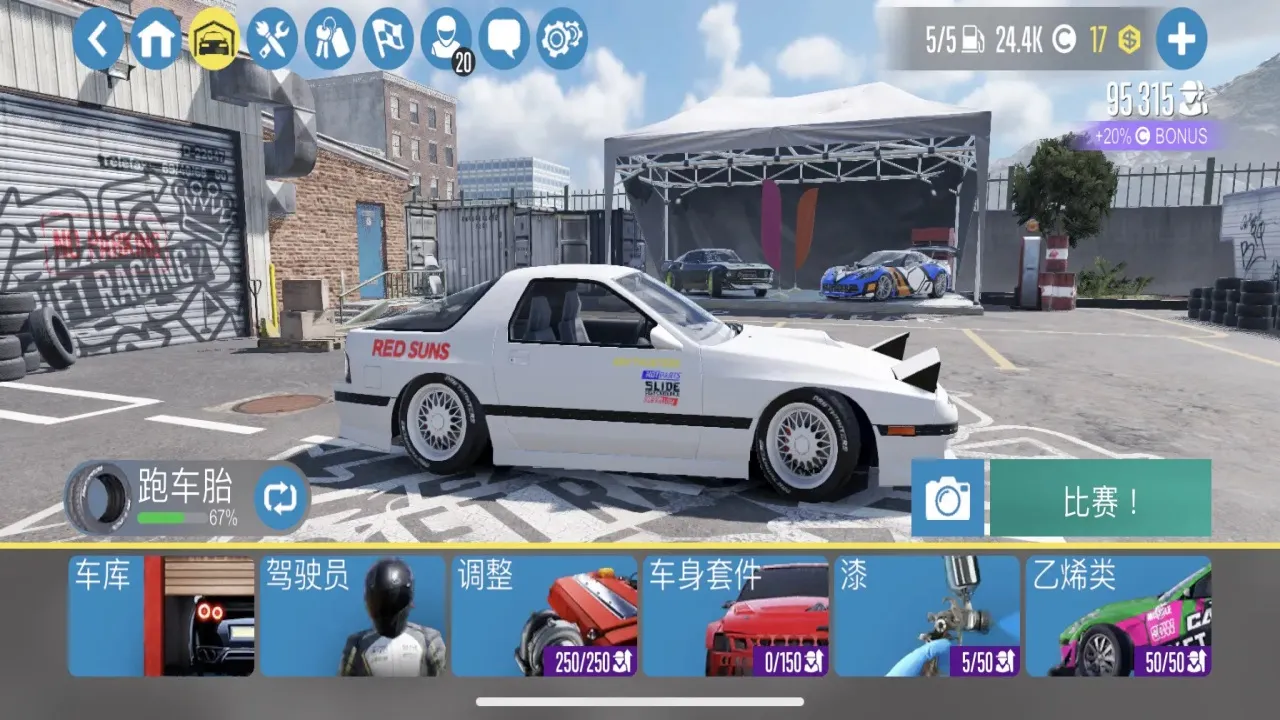Open the keys icon in the top bar
This screenshot has height=720, width=1280.
click(330, 40)
